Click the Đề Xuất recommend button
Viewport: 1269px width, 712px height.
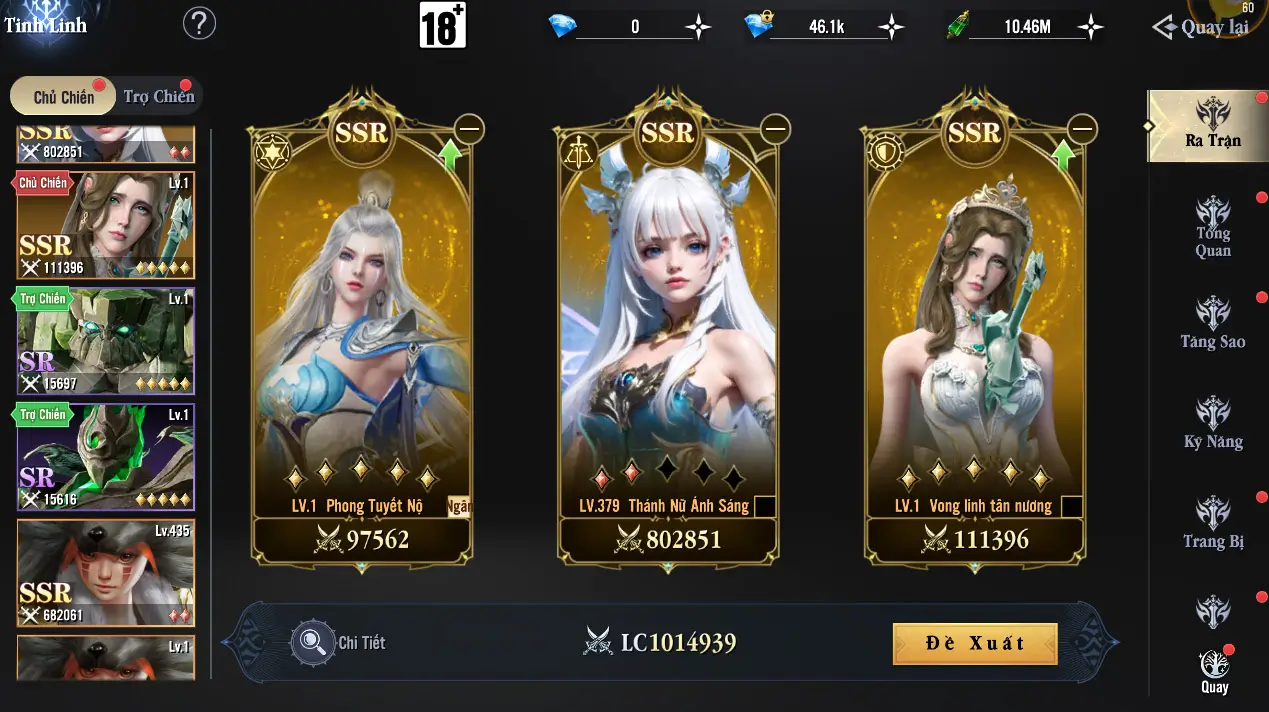click(974, 643)
